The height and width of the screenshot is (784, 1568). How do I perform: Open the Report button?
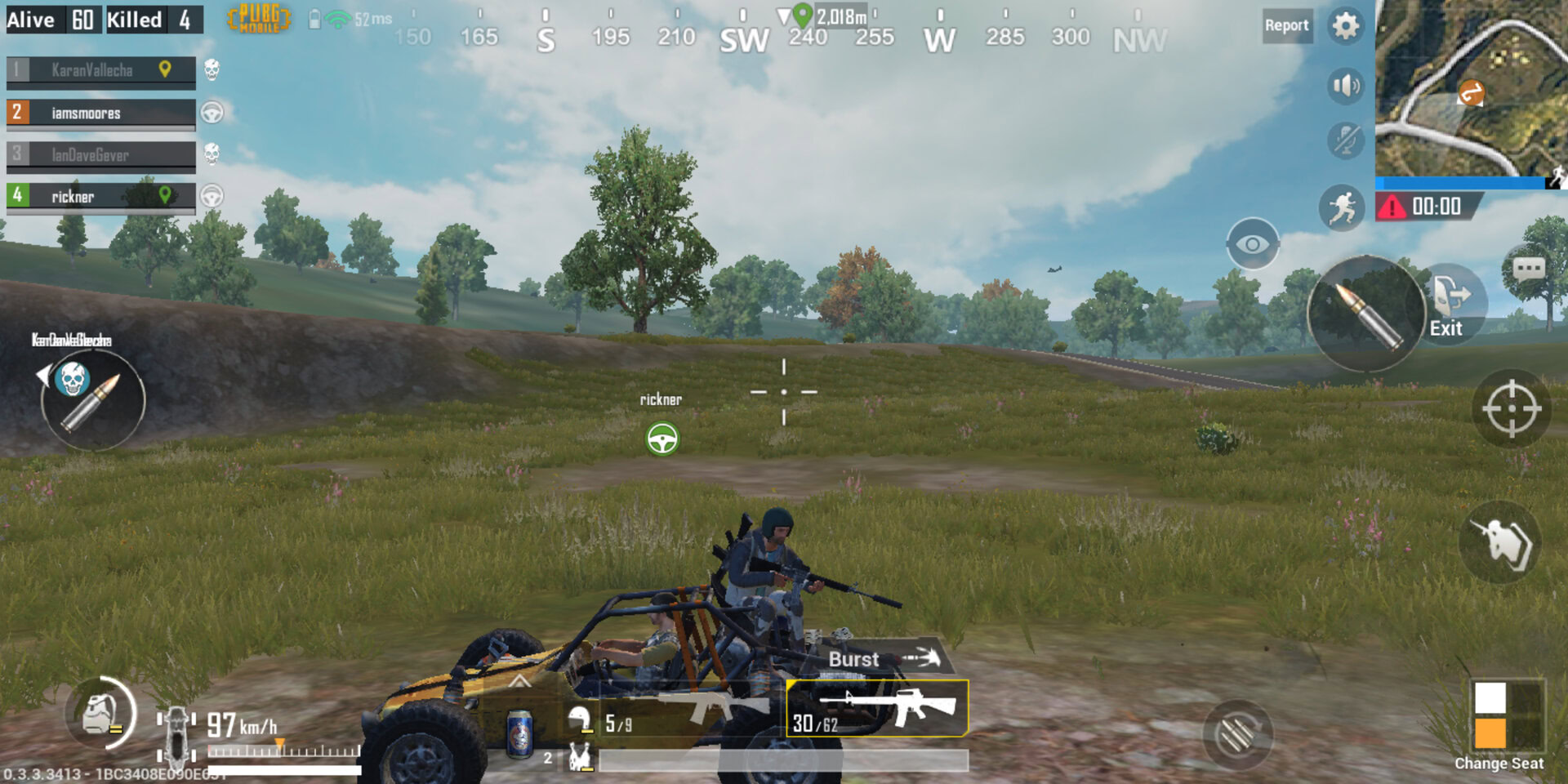click(1286, 25)
